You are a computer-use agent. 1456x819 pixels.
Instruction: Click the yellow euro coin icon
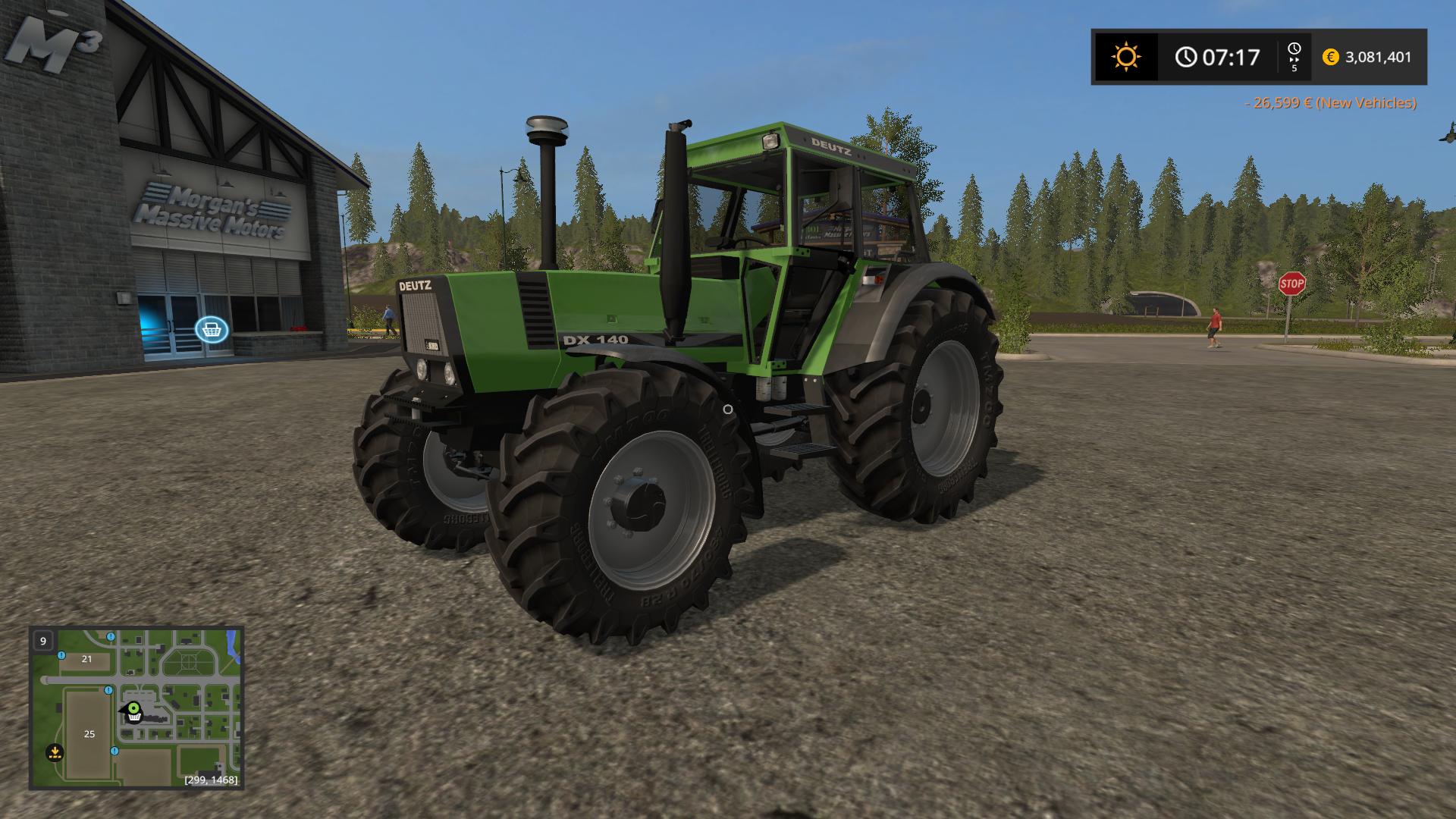pos(1329,56)
